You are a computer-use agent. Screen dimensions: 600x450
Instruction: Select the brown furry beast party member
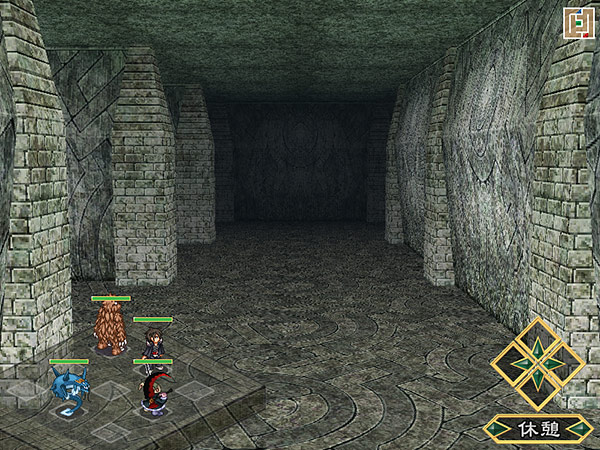coord(110,327)
